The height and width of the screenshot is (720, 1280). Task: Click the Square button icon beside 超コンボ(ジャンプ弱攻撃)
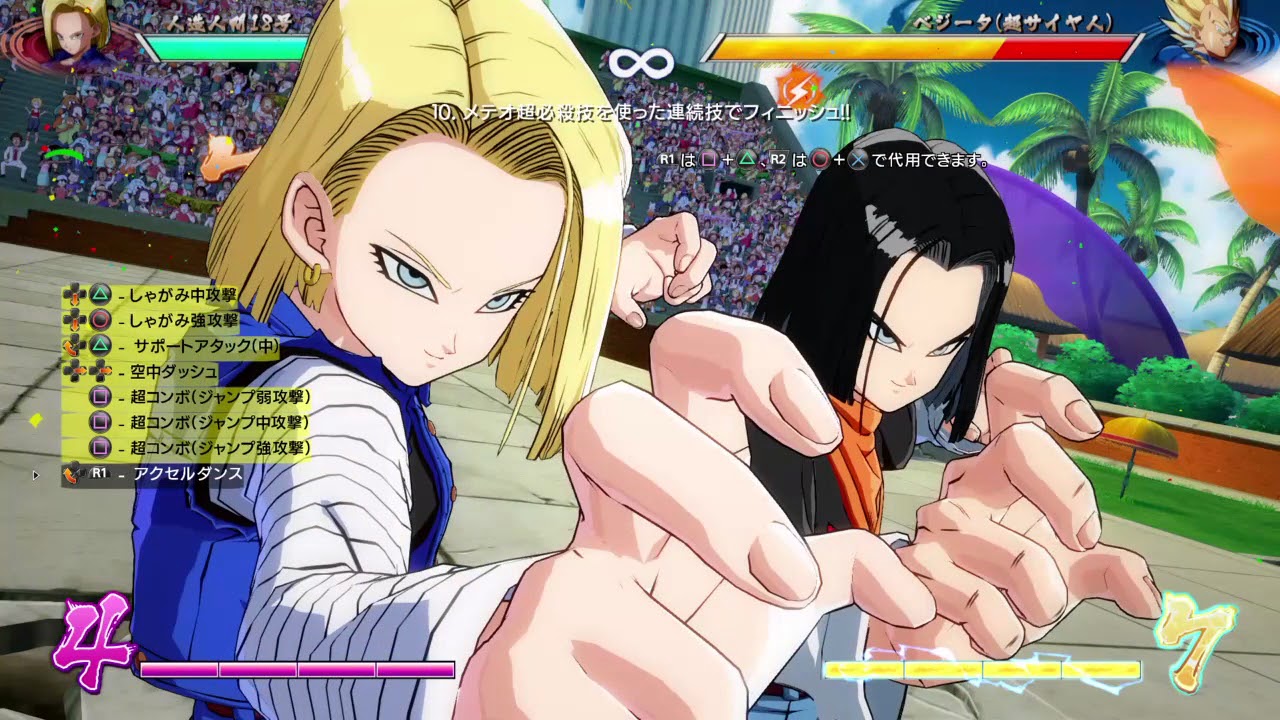coord(100,398)
